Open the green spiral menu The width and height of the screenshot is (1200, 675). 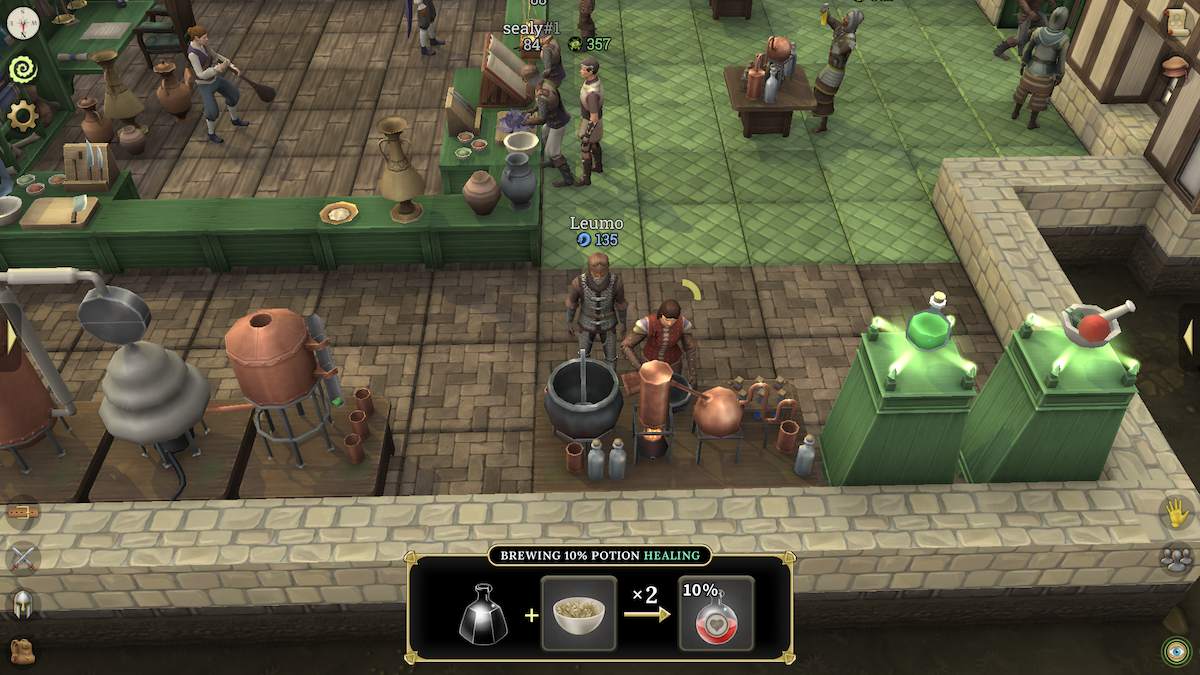(21, 69)
